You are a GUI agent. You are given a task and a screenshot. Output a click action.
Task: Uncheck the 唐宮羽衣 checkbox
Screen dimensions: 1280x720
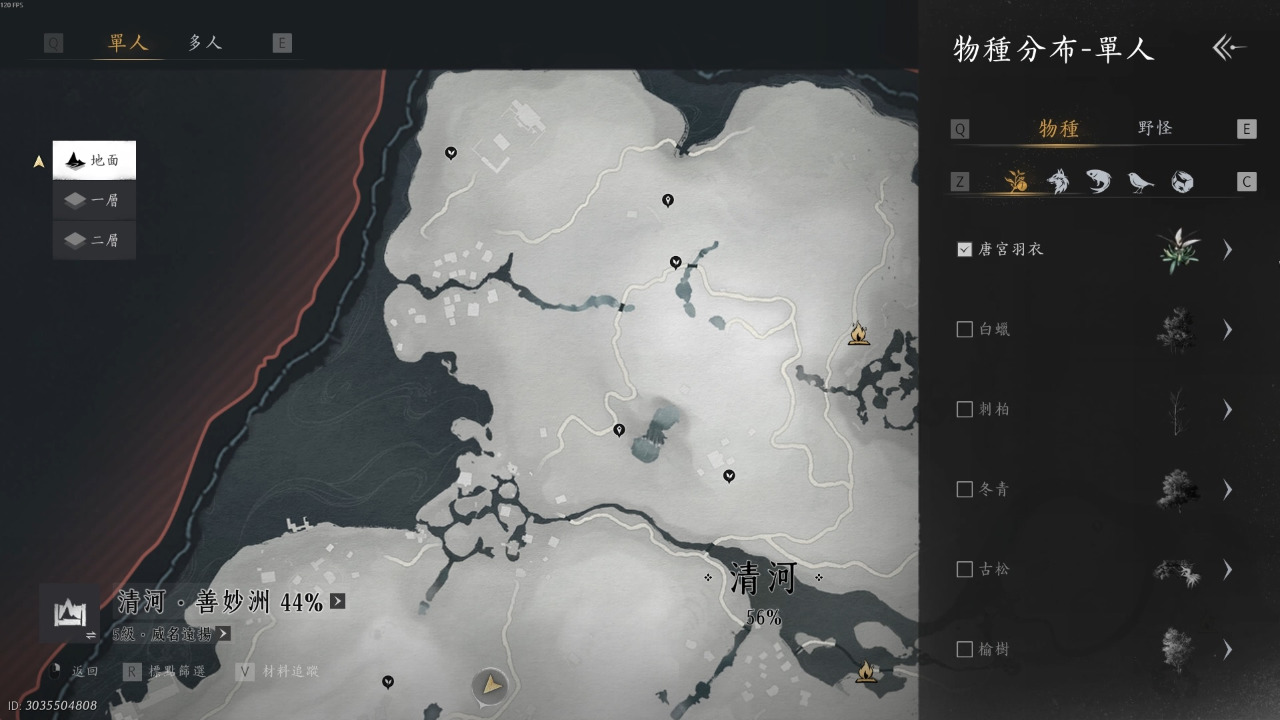965,249
